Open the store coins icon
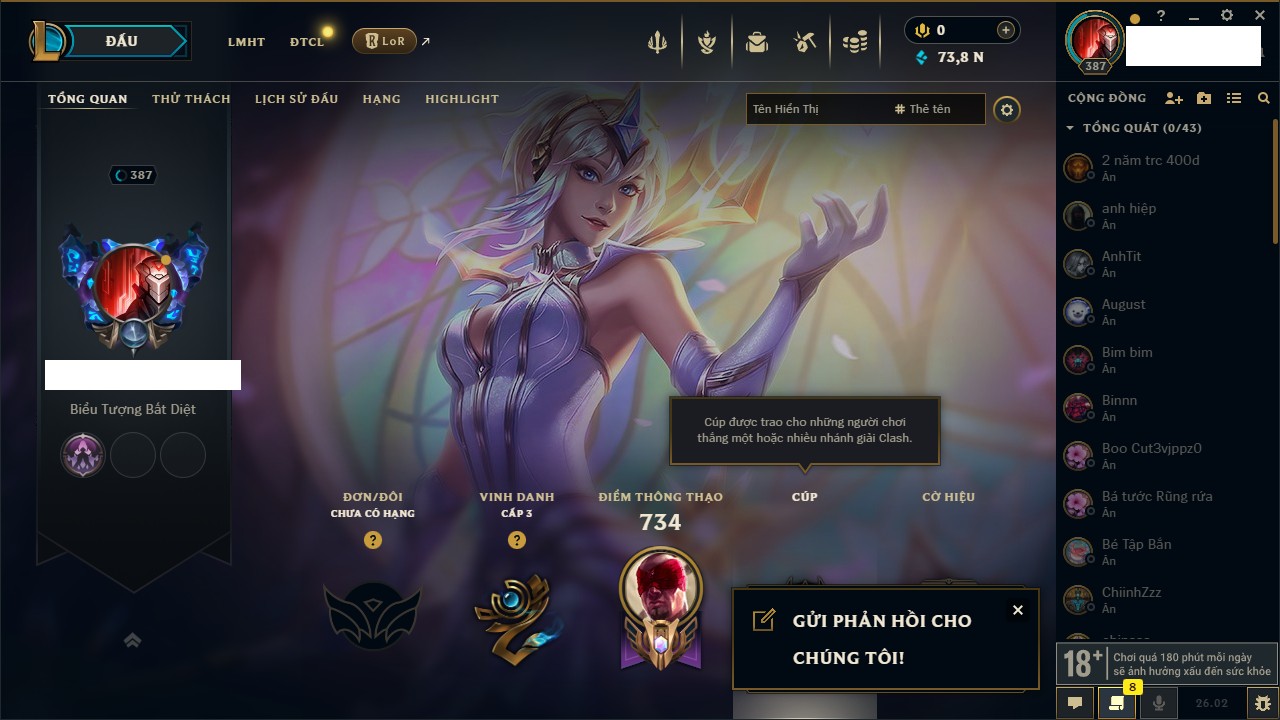 (854, 42)
